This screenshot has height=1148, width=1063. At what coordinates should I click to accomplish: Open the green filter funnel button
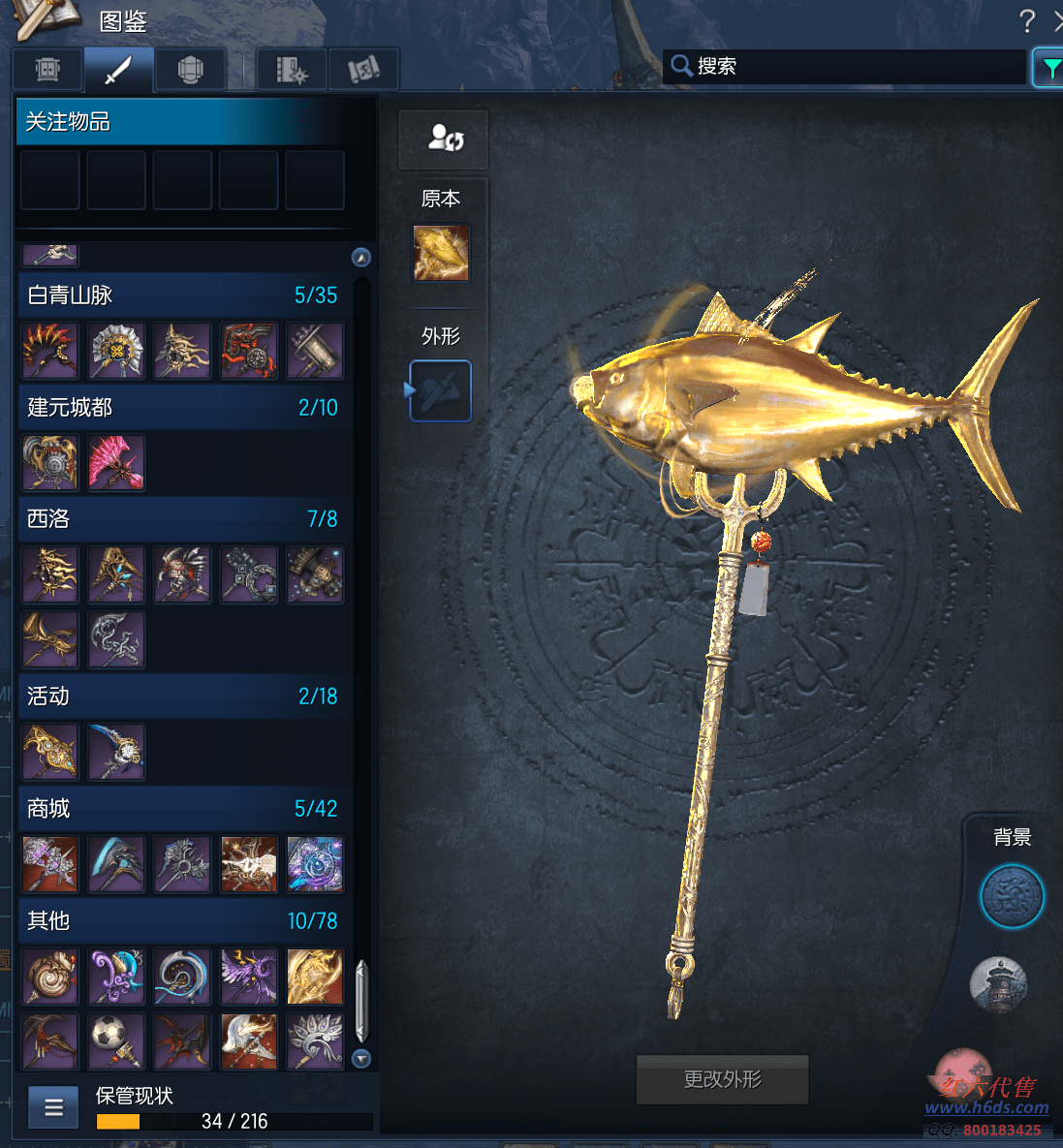pos(1048,68)
